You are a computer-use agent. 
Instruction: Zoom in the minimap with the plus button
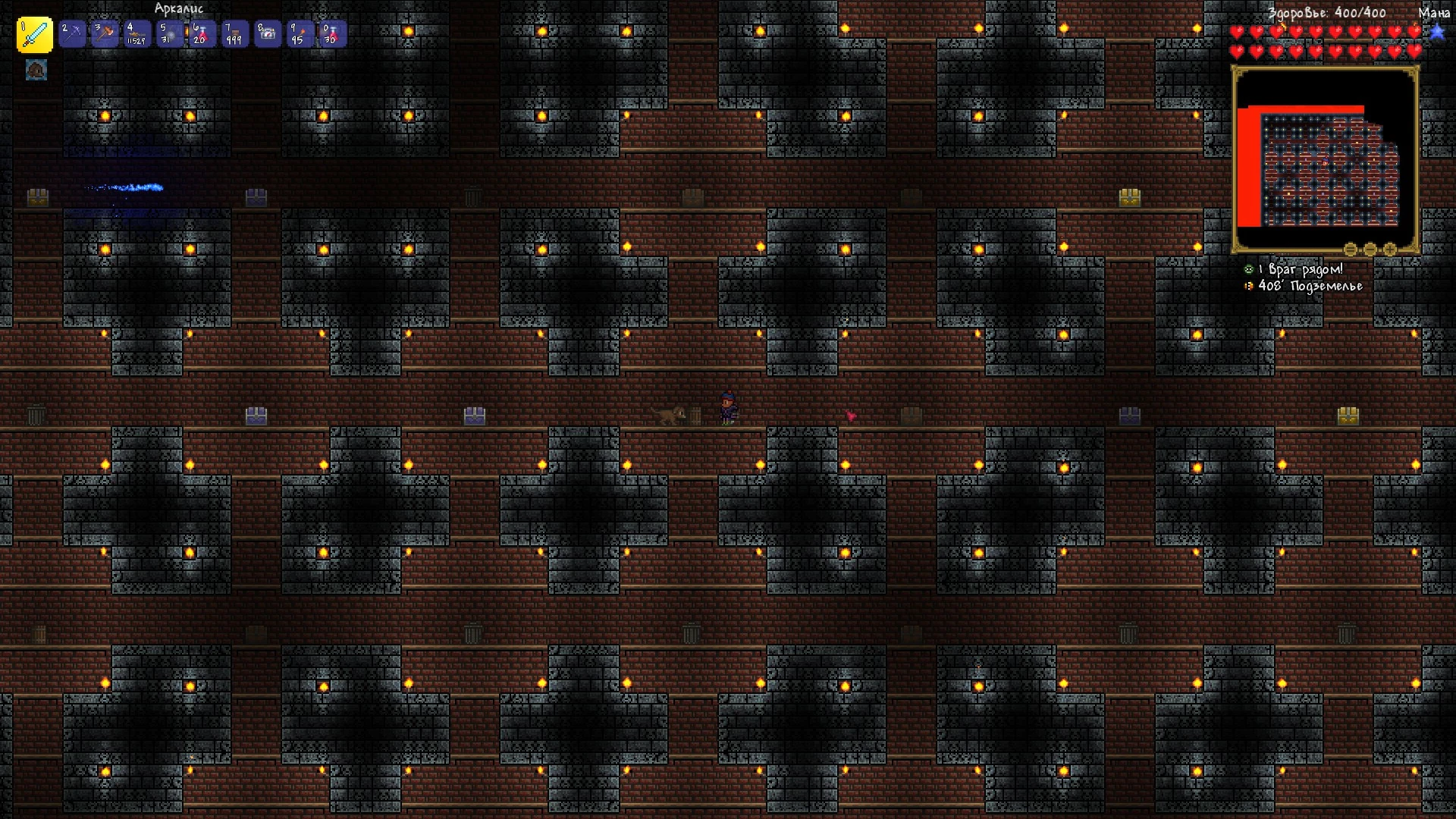[1389, 249]
